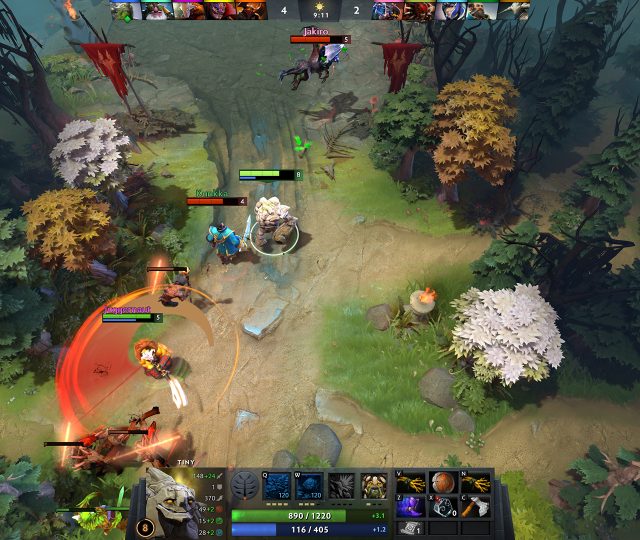Choose the purple item in the inventory
The height and width of the screenshot is (540, 640).
(x=410, y=506)
